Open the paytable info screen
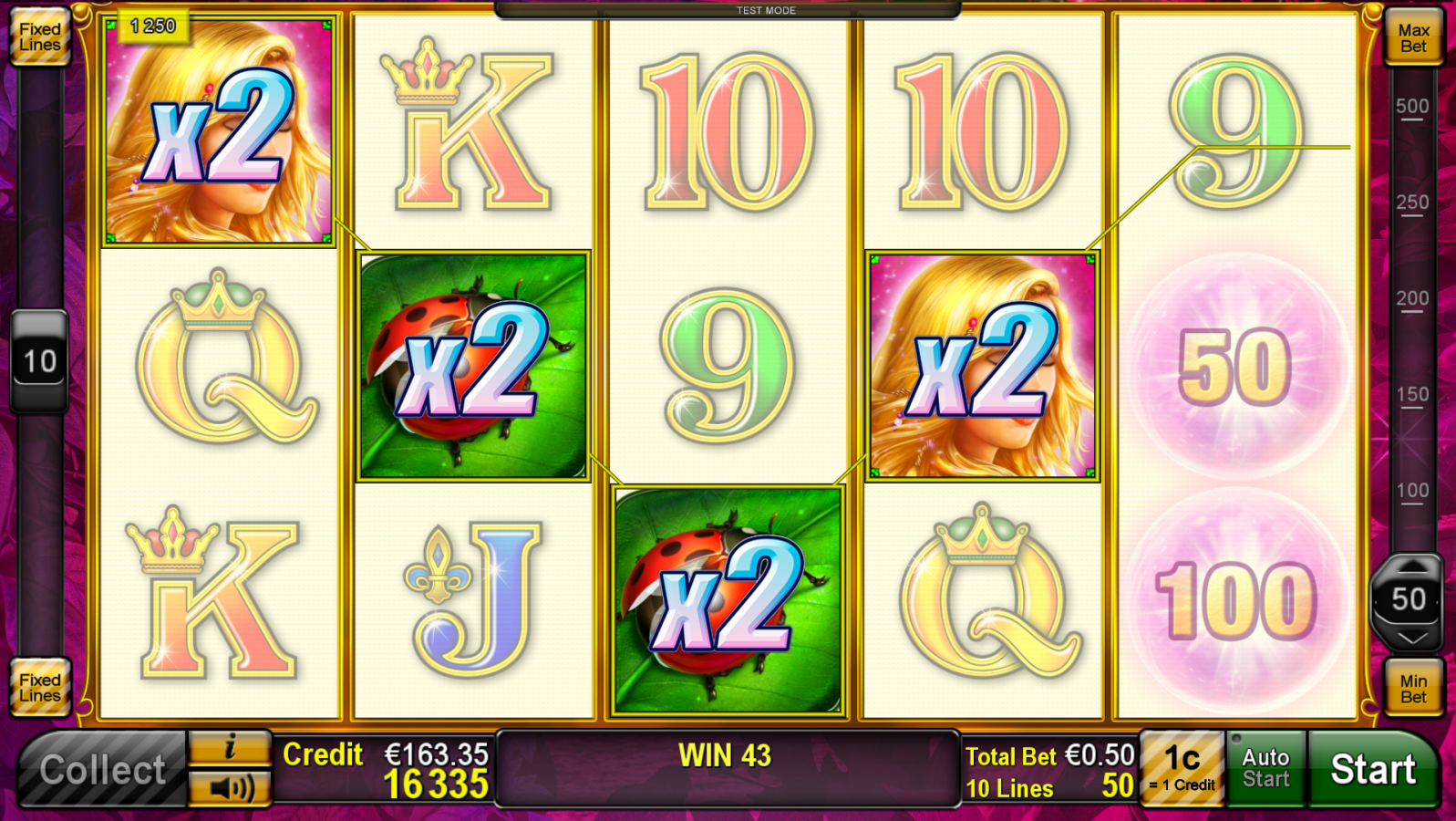Image resolution: width=1456 pixels, height=821 pixels. coord(231,747)
